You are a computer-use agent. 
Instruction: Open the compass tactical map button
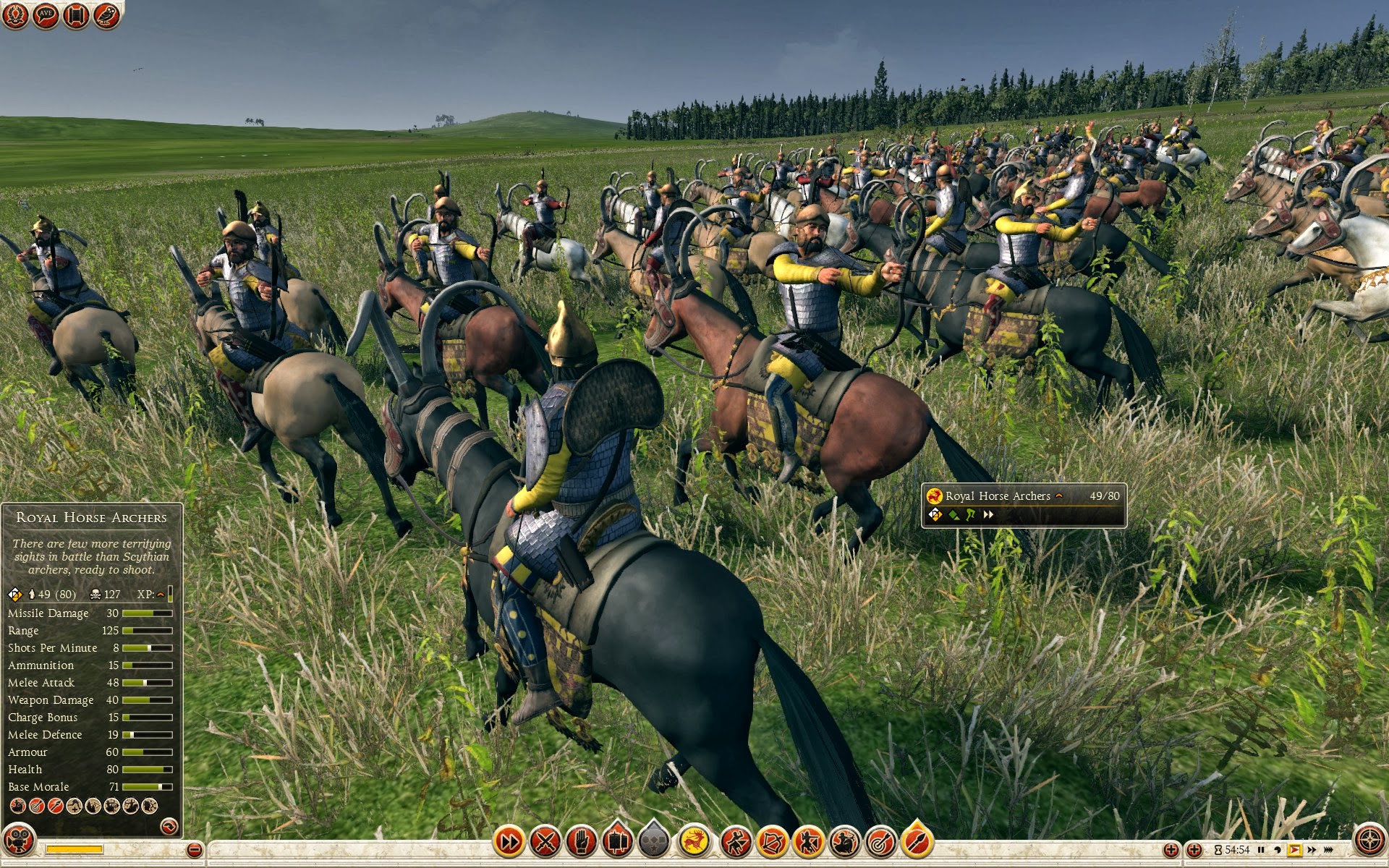[1369, 841]
